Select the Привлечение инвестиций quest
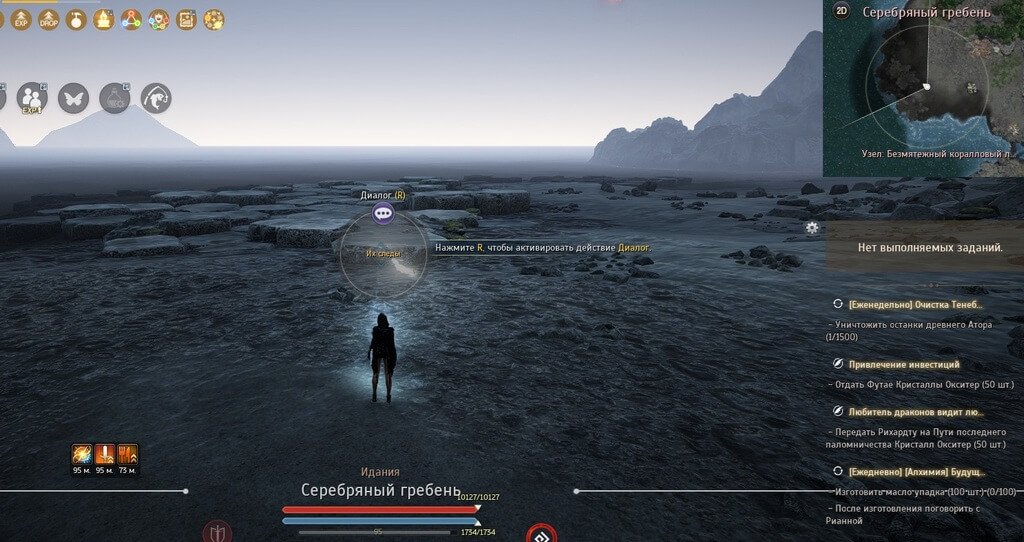Viewport: 1024px width, 542px height. click(x=903, y=365)
